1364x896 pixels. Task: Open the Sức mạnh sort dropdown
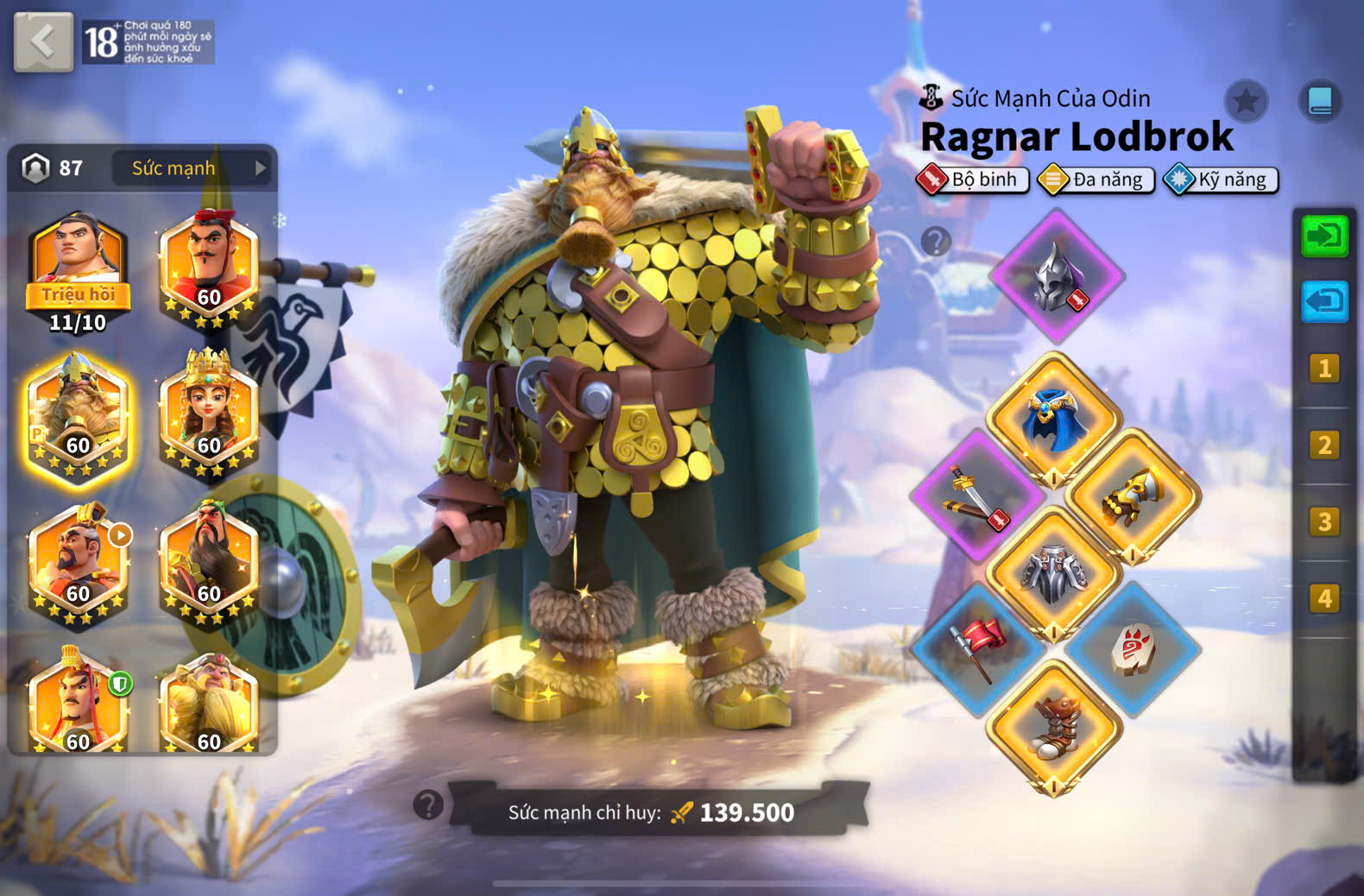tap(190, 168)
